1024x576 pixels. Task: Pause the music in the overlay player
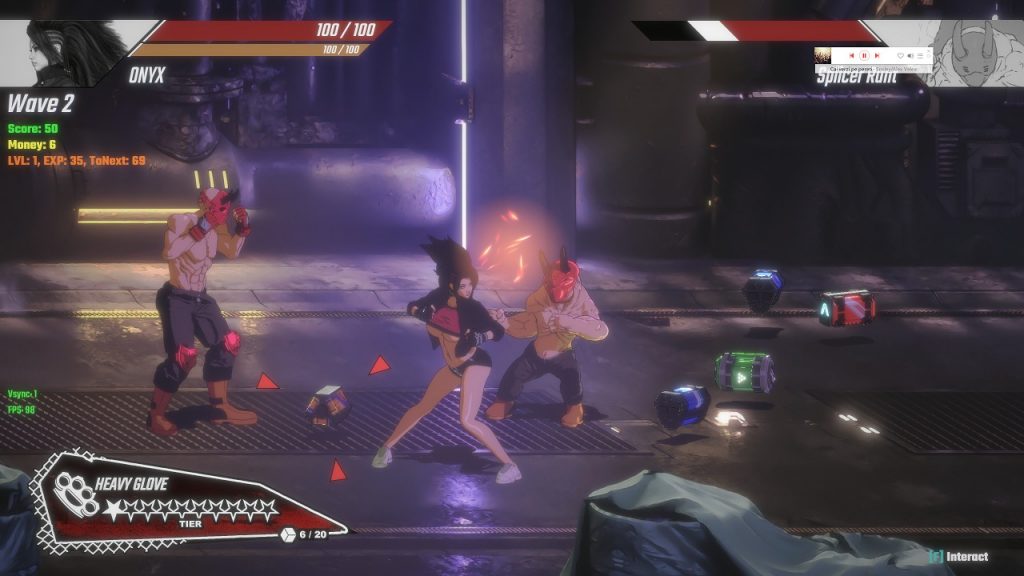coord(864,56)
